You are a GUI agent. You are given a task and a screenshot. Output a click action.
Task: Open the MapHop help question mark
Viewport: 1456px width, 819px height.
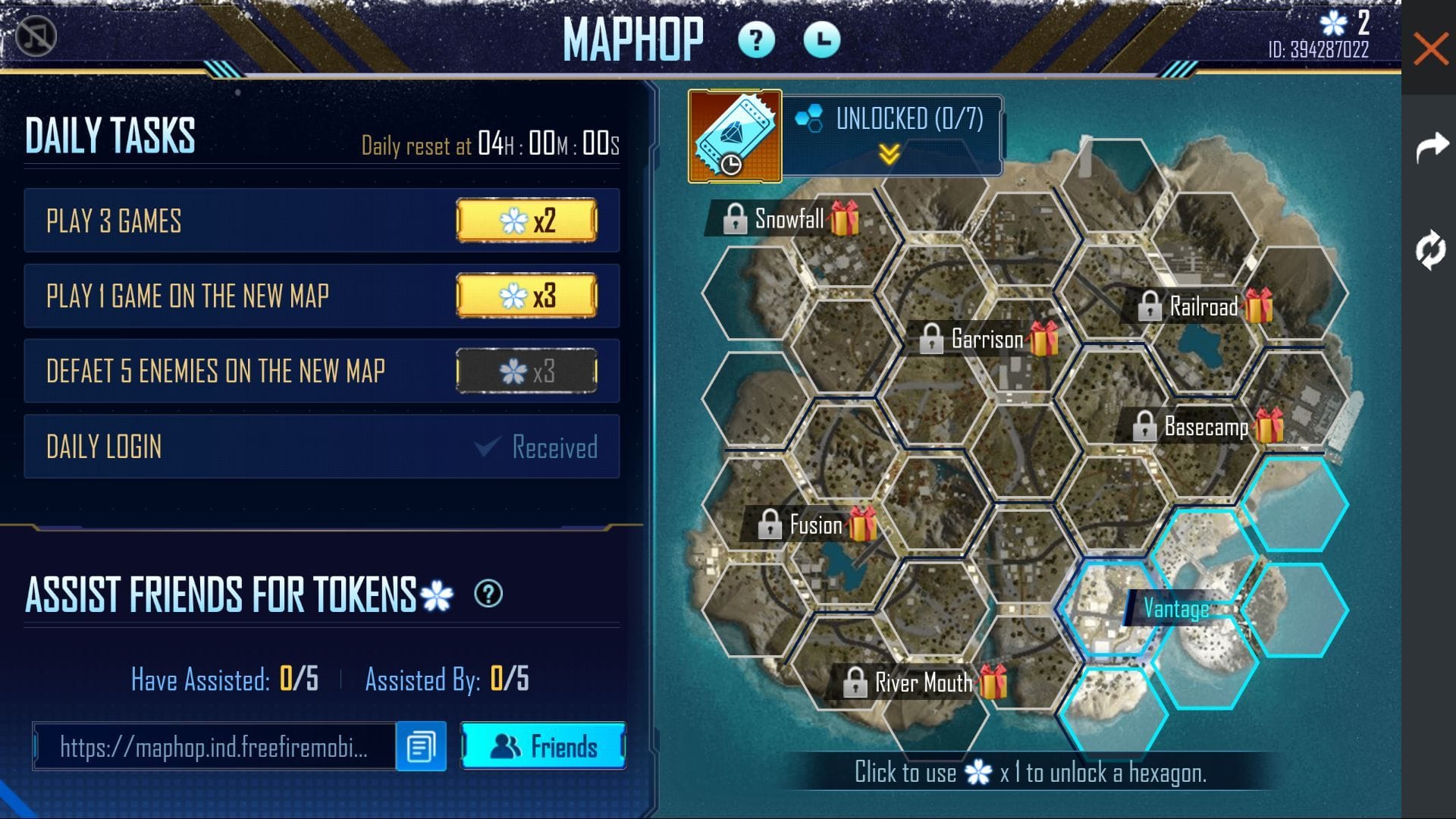click(756, 39)
